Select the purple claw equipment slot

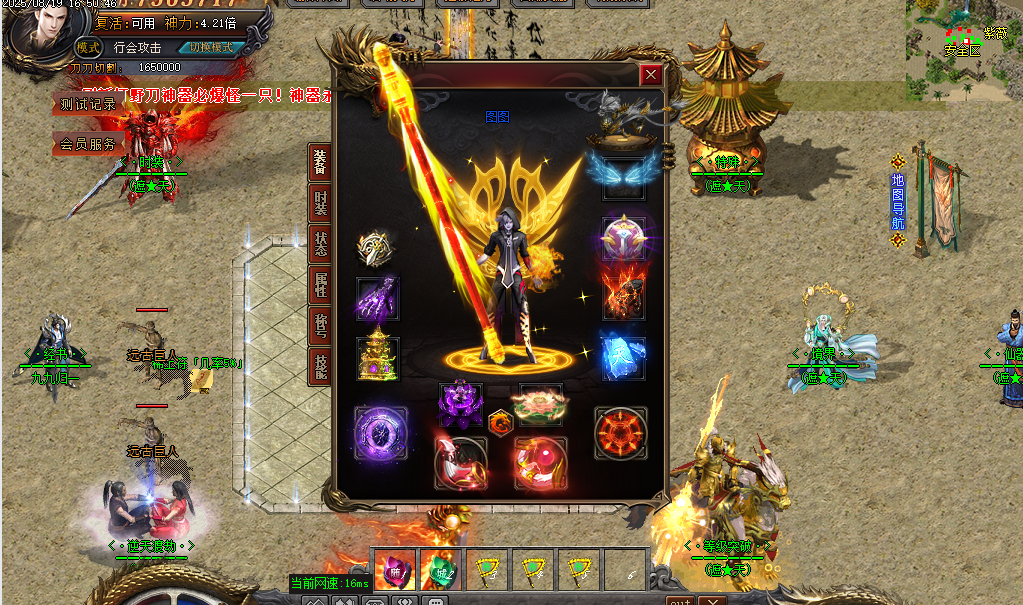click(378, 298)
